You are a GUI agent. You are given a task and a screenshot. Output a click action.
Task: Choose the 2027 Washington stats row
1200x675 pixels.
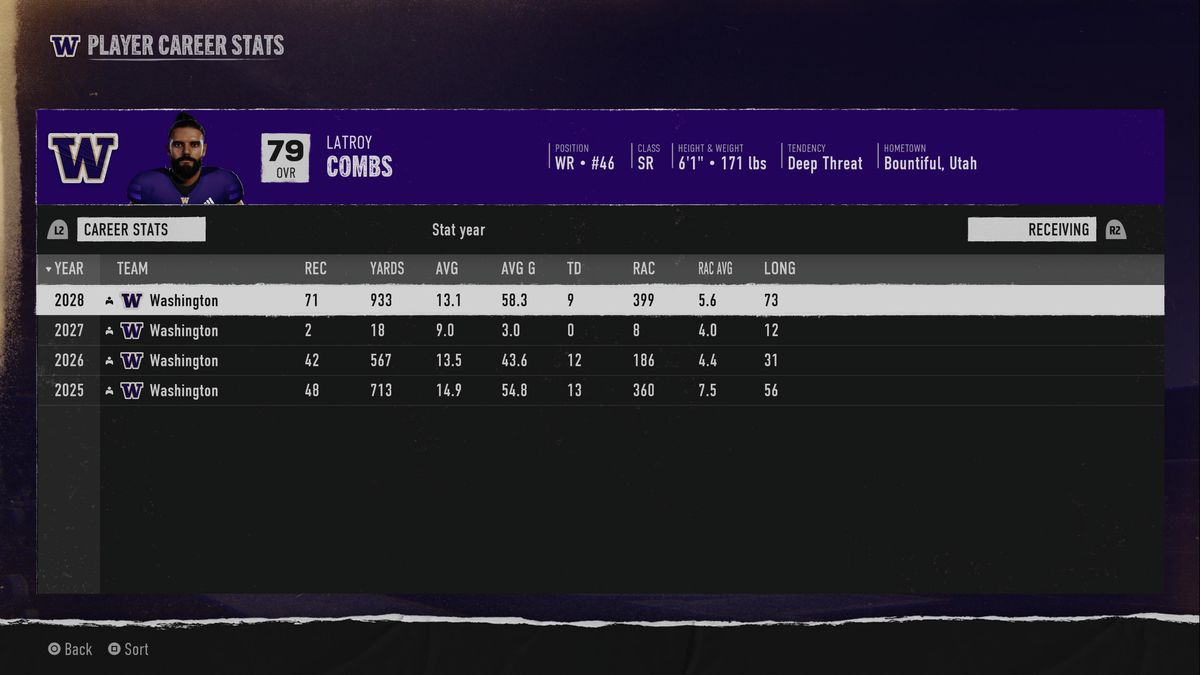[600, 330]
